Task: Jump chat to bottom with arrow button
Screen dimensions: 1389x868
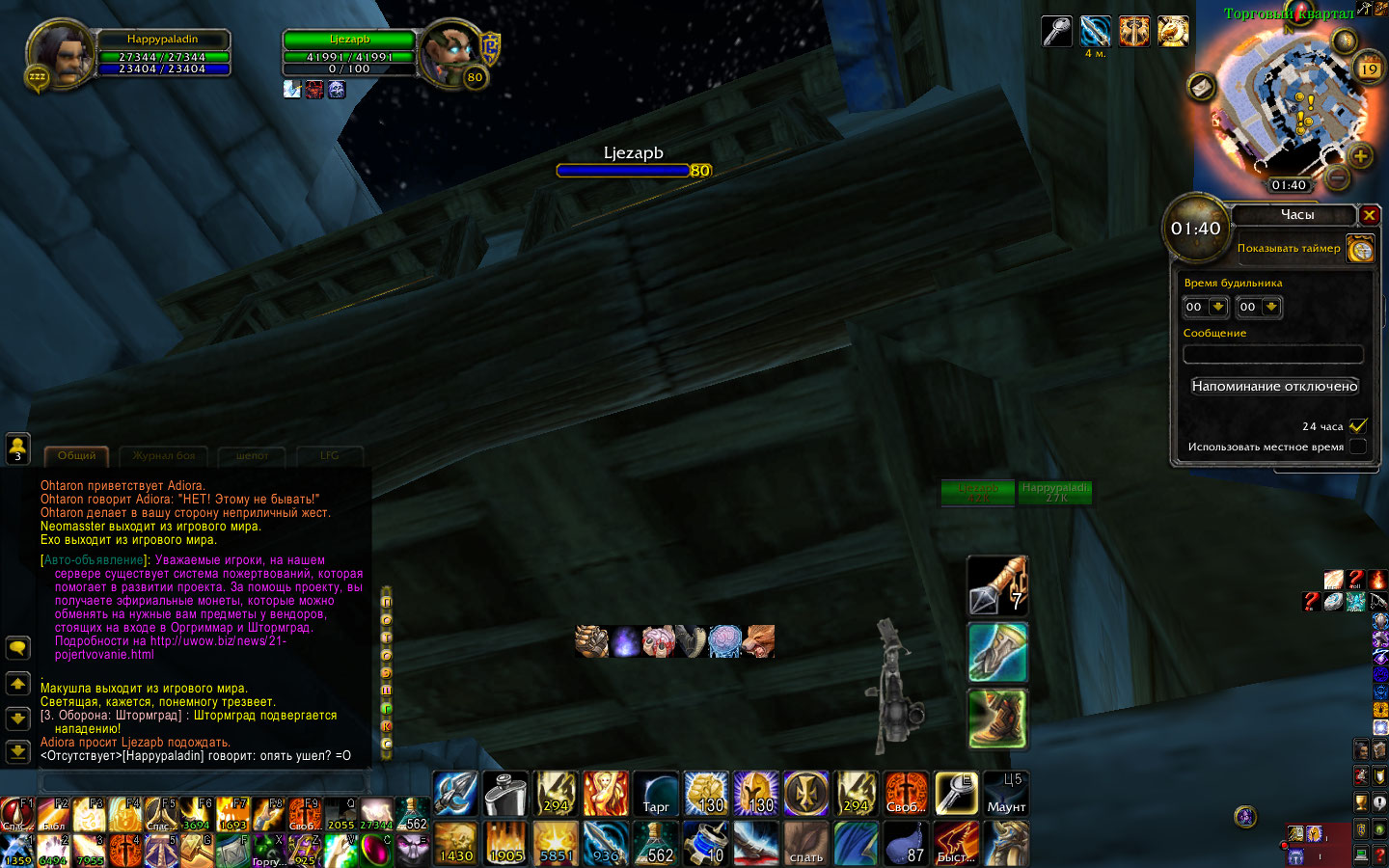Action: click(x=17, y=750)
